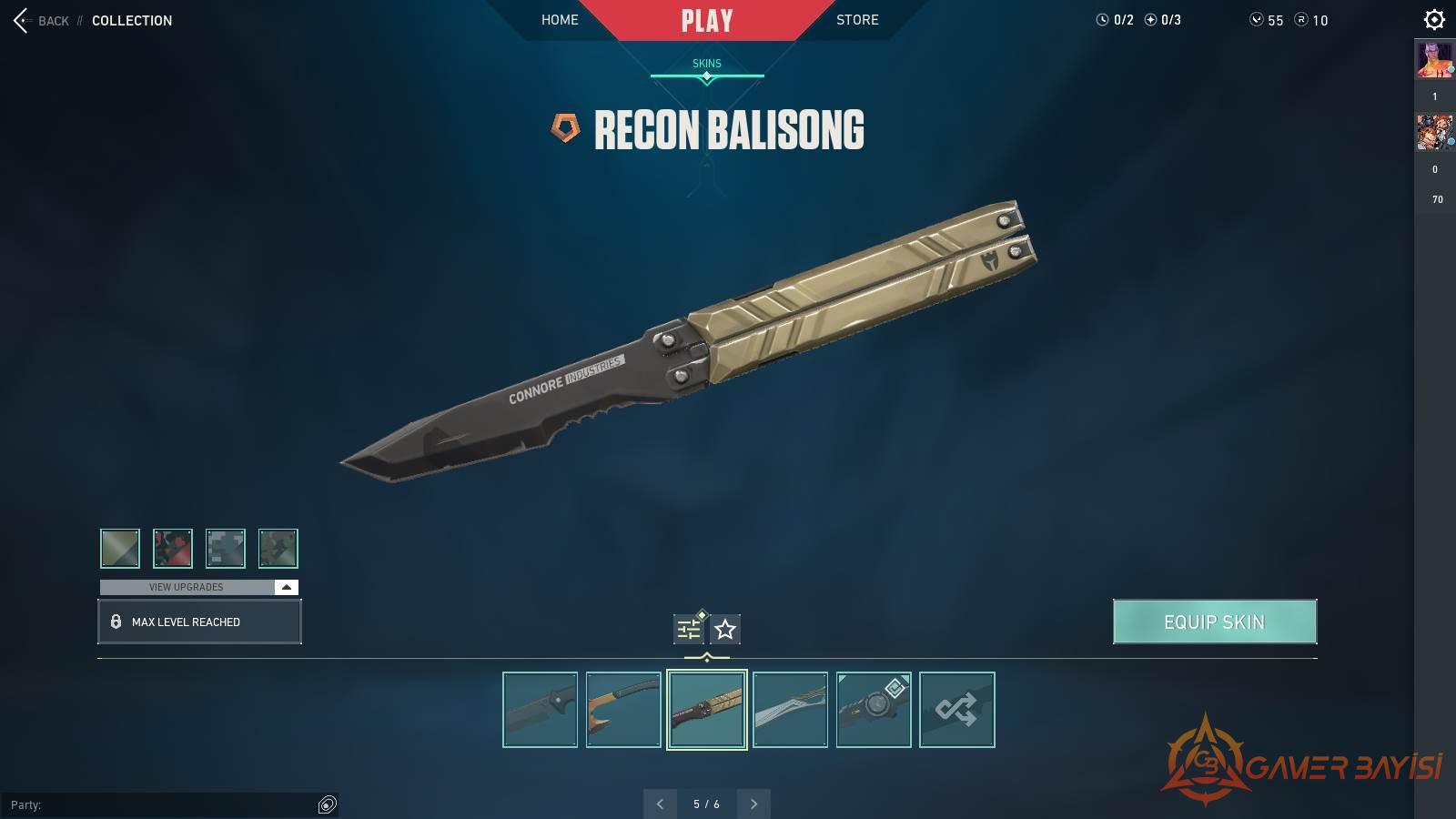This screenshot has width=1456, height=819.
Task: Go back to the Collection screen
Action: 41,20
